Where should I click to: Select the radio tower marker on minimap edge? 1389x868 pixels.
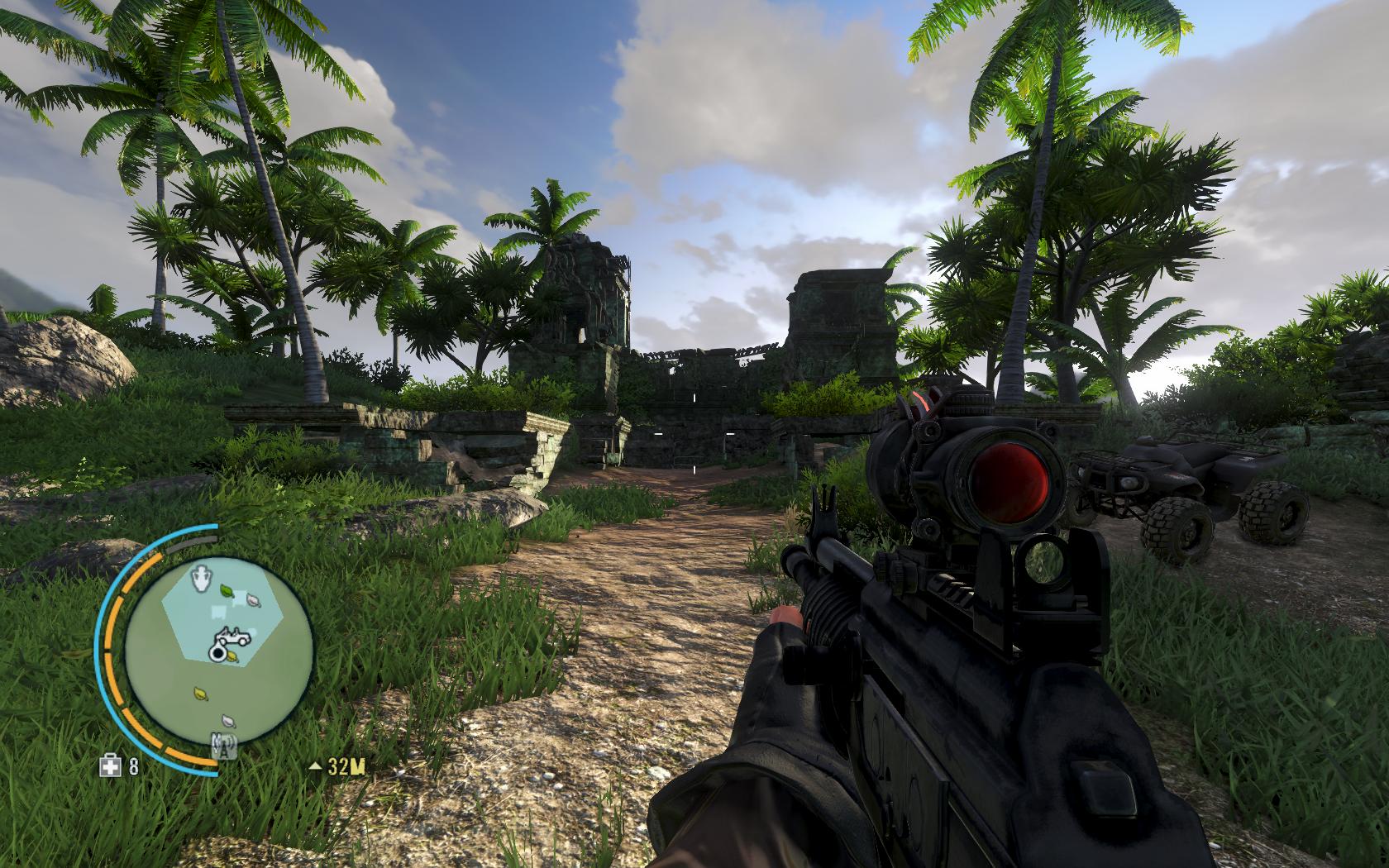coord(222,746)
